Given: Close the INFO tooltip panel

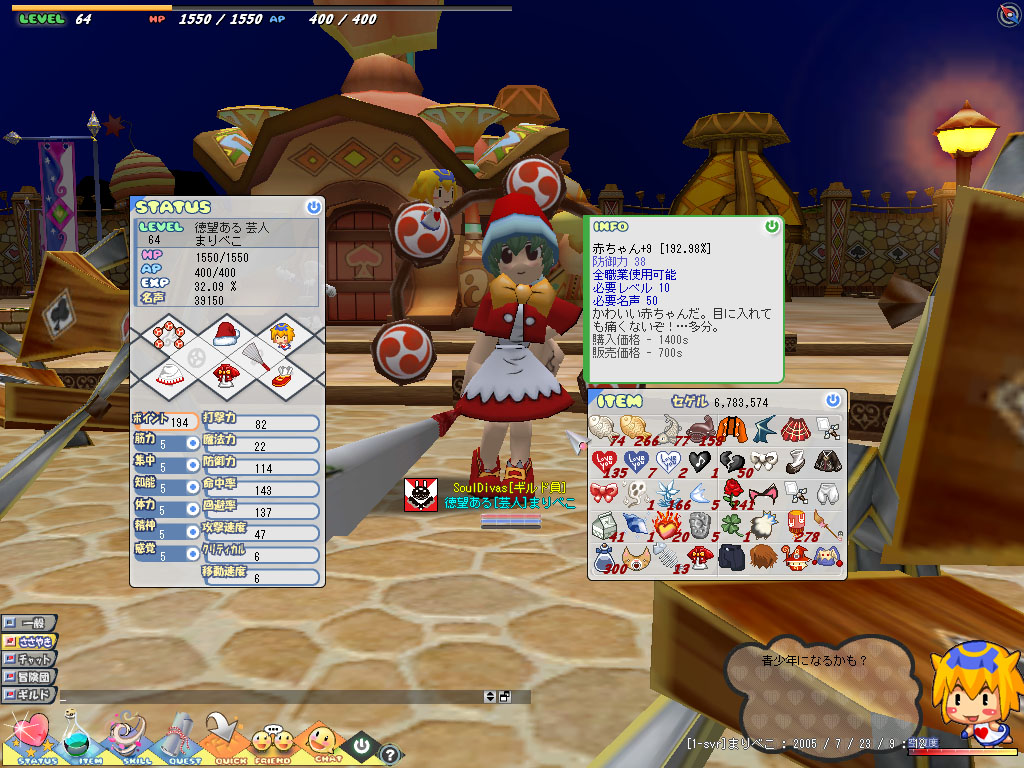Looking at the screenshot, I should (771, 226).
